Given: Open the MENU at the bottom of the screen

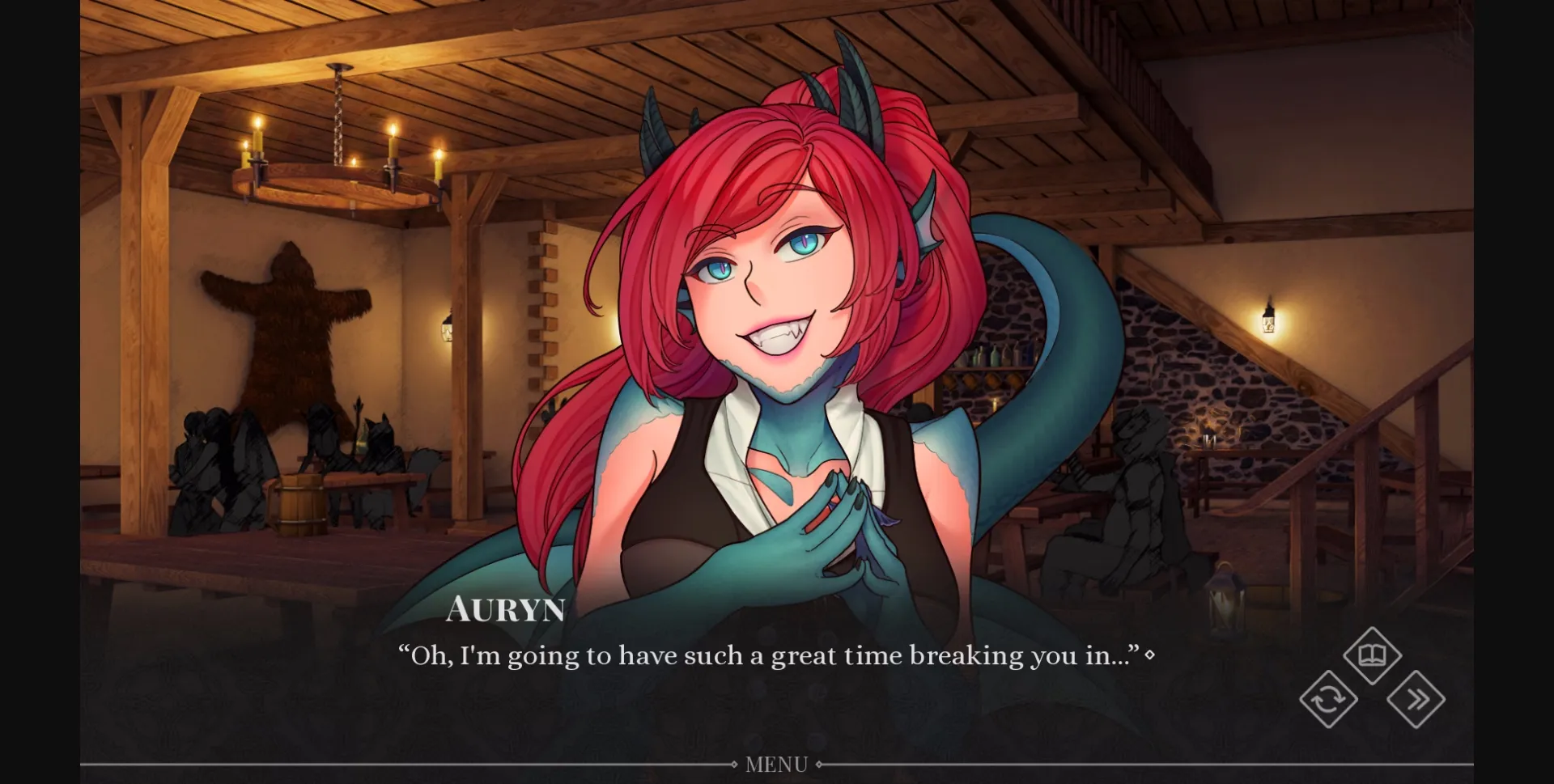Looking at the screenshot, I should pyautogui.click(x=776, y=763).
